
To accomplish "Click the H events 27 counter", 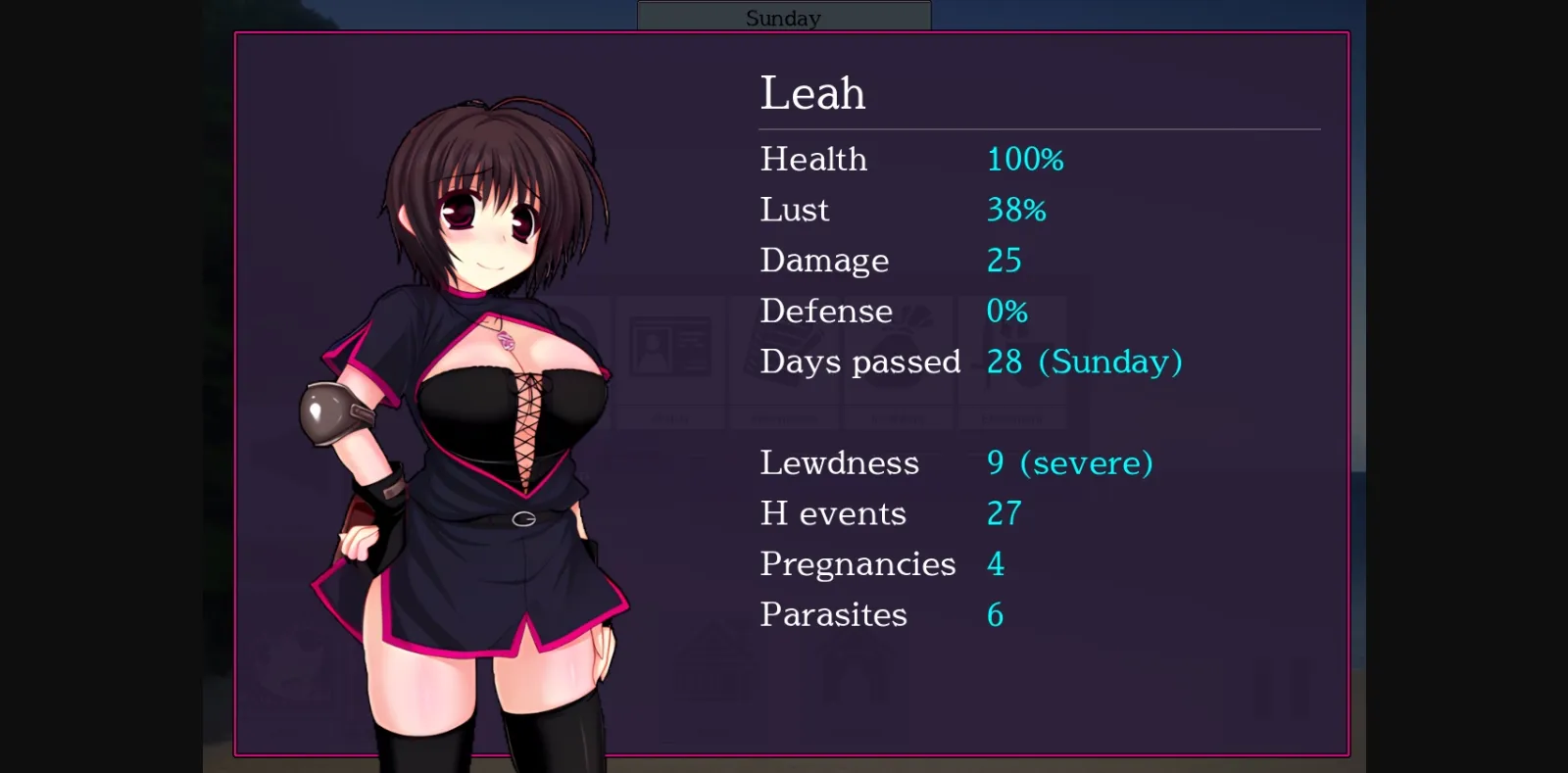I will tap(1004, 513).
